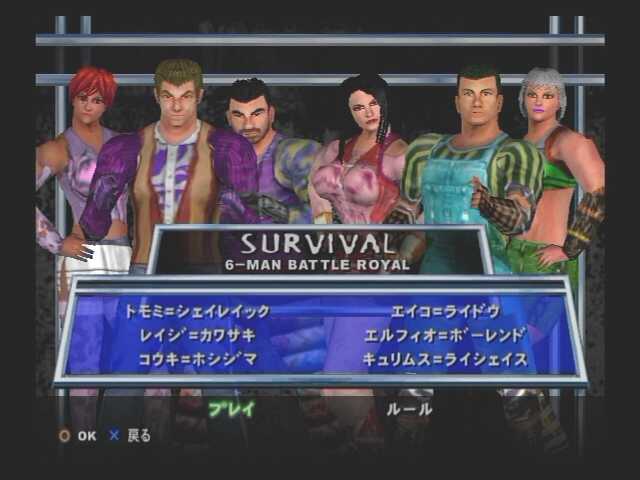Select エイコ=ライドウ in the roster
The image size is (640, 480).
446,311
